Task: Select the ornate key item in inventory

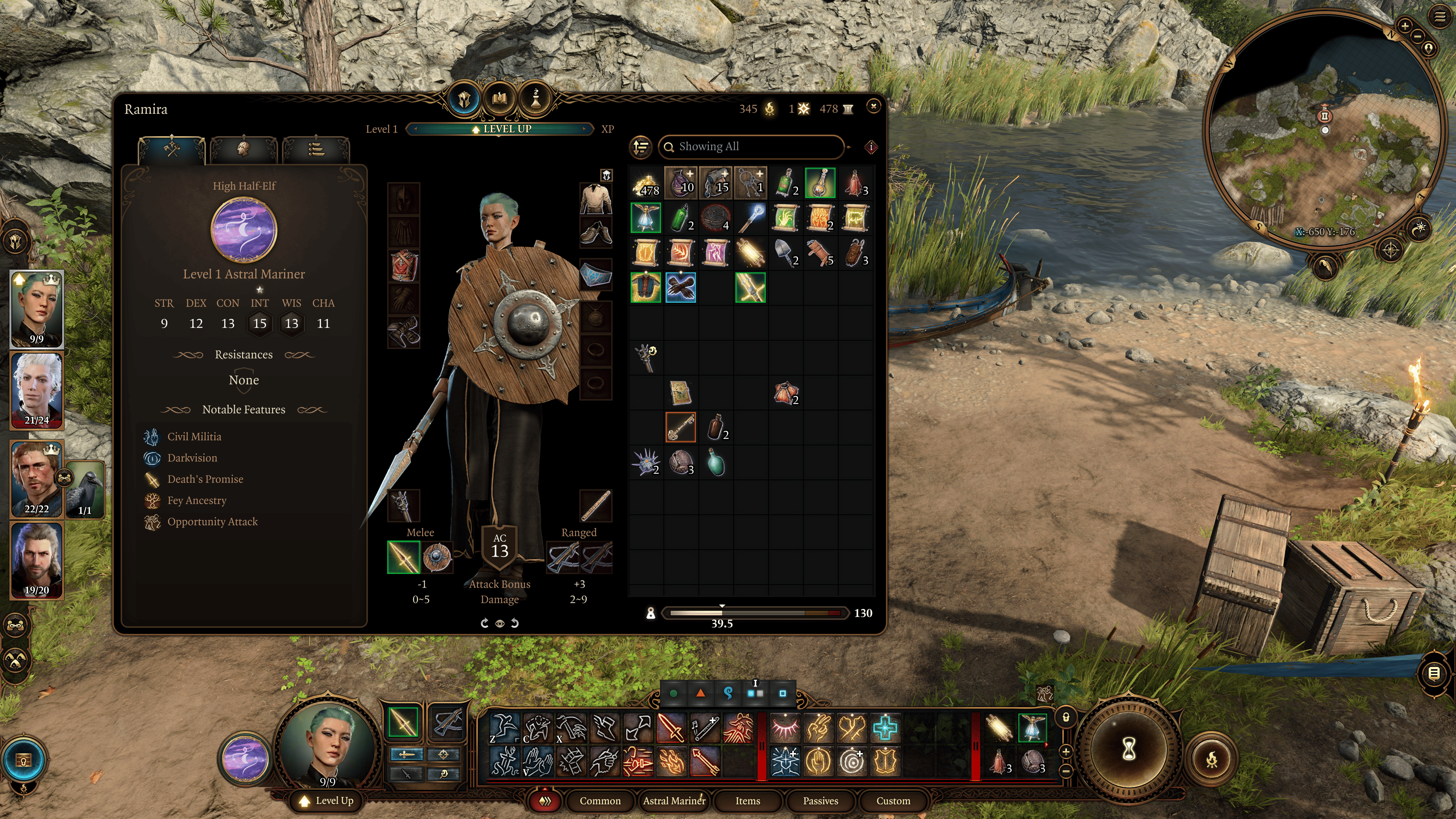Action: (x=680, y=427)
